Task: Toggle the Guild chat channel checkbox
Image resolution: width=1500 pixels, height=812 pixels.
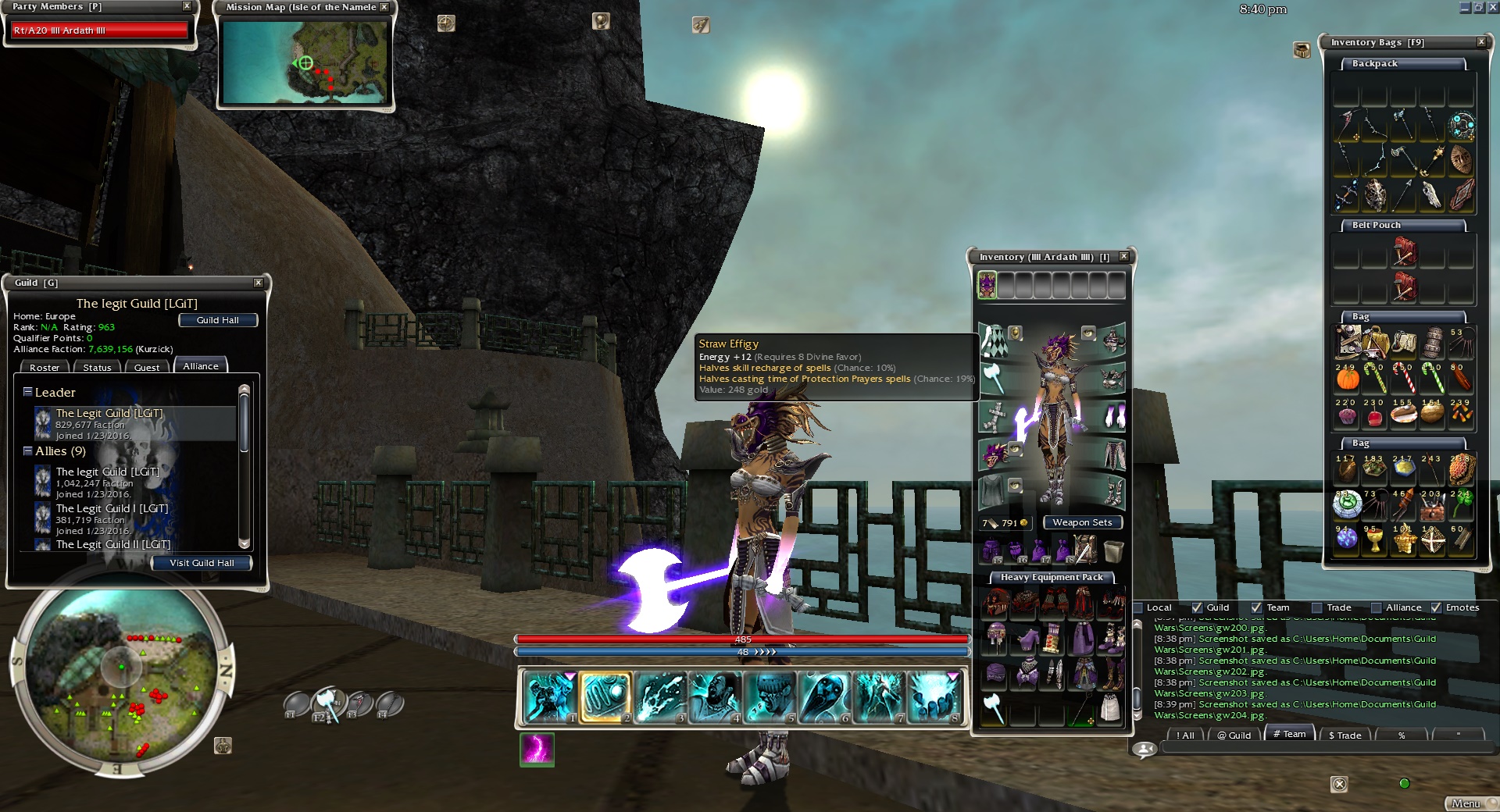Action: (x=1197, y=607)
